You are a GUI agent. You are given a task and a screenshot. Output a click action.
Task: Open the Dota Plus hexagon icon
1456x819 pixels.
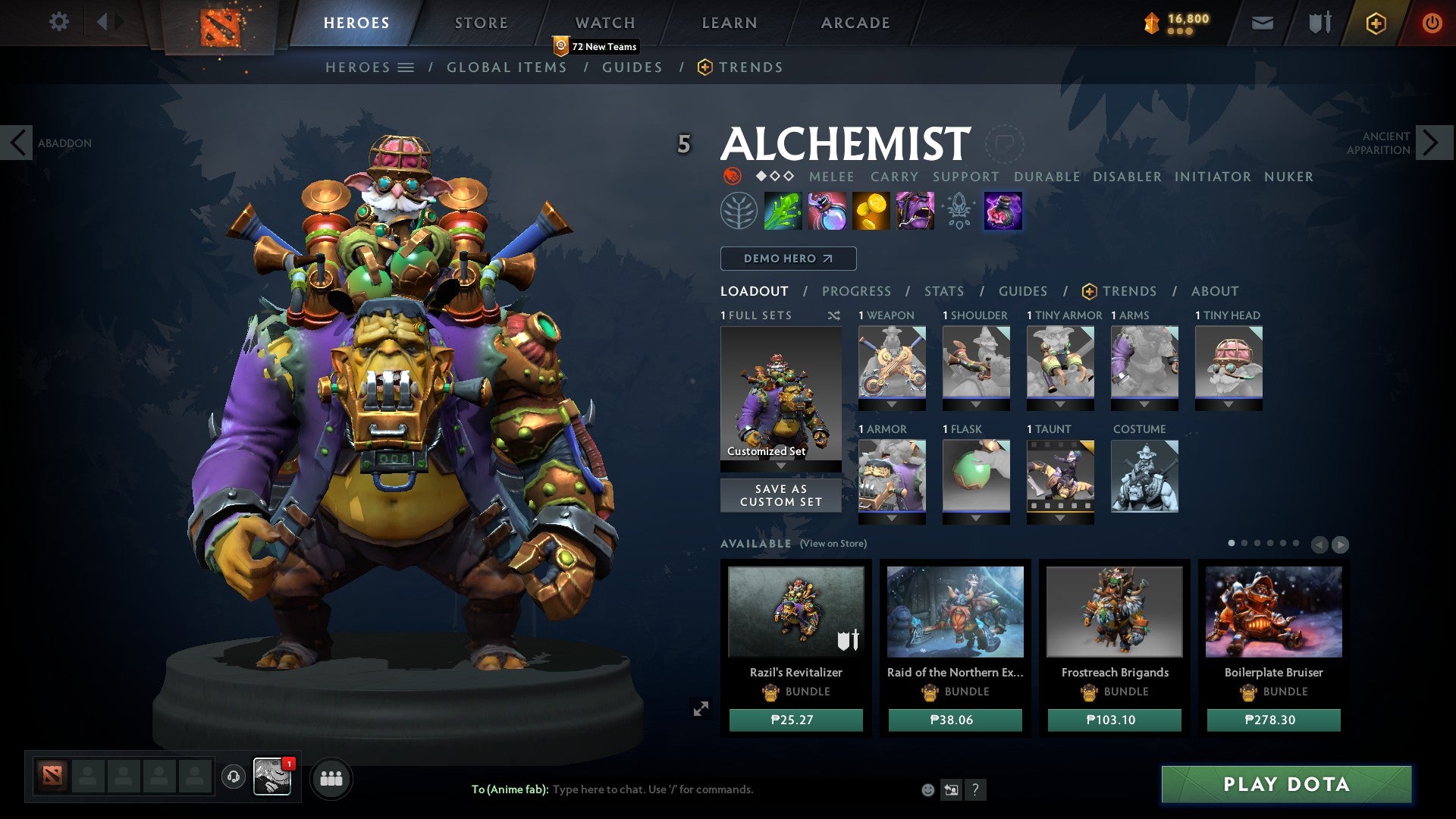1375,23
